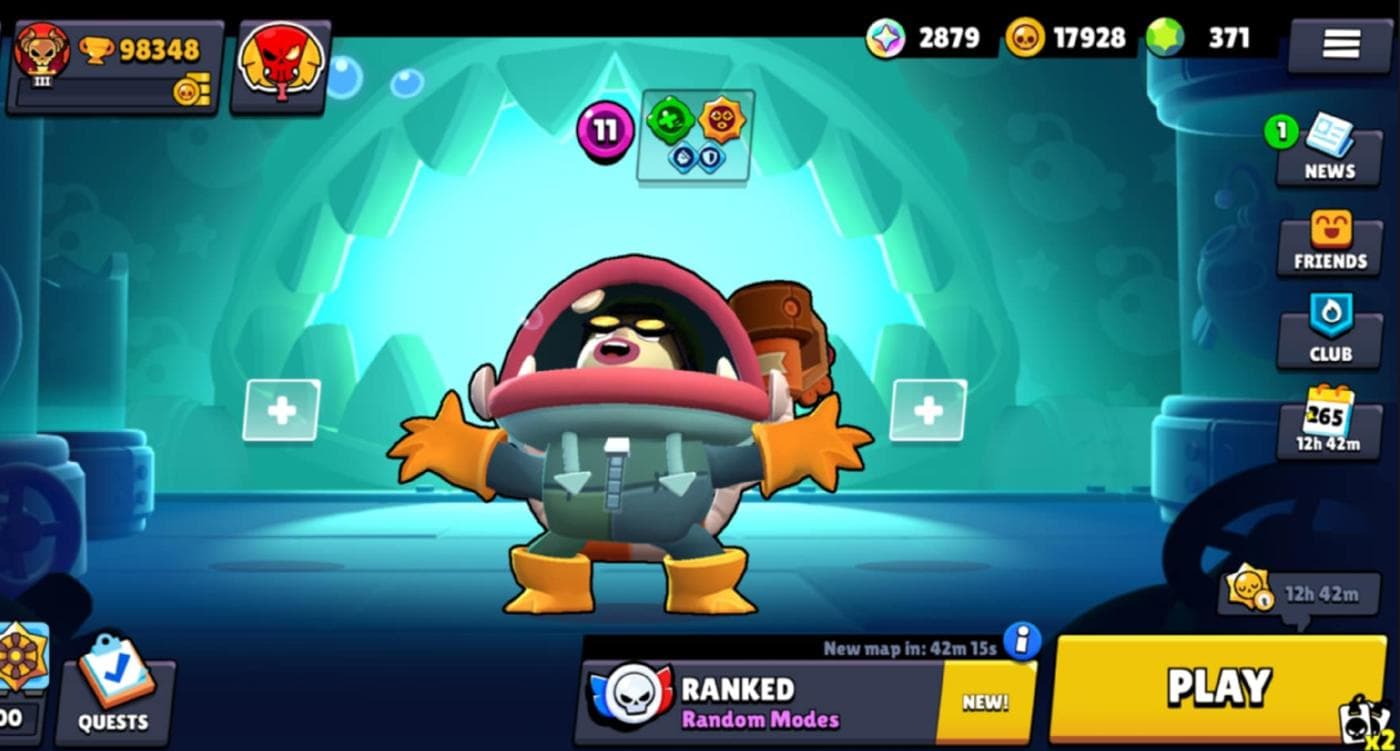Tap the level 11 badge
1400x751 pixels.
[x=605, y=130]
